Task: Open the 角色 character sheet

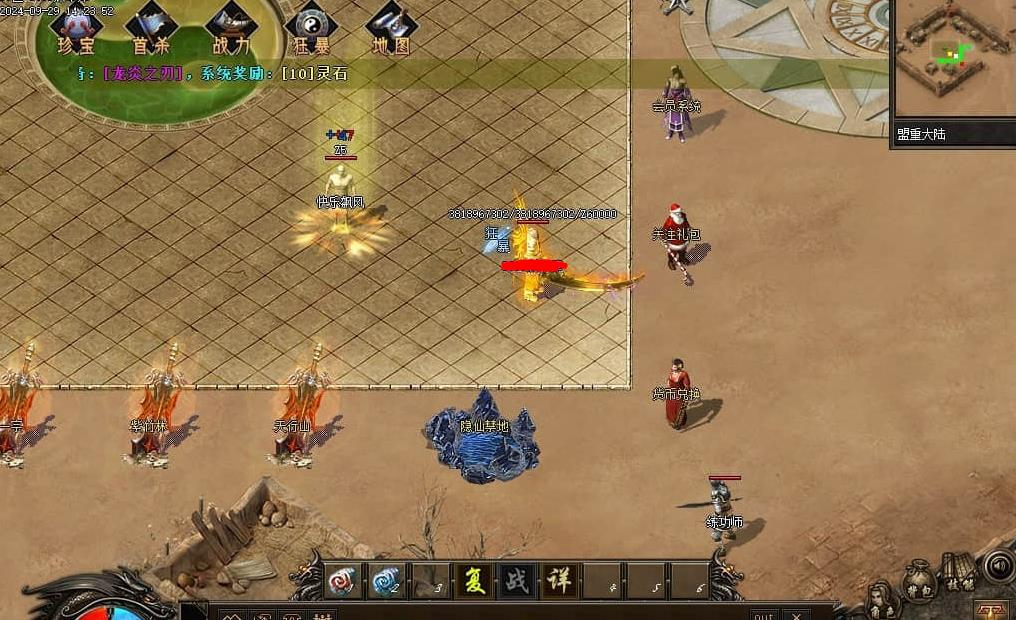Action: 881,602
